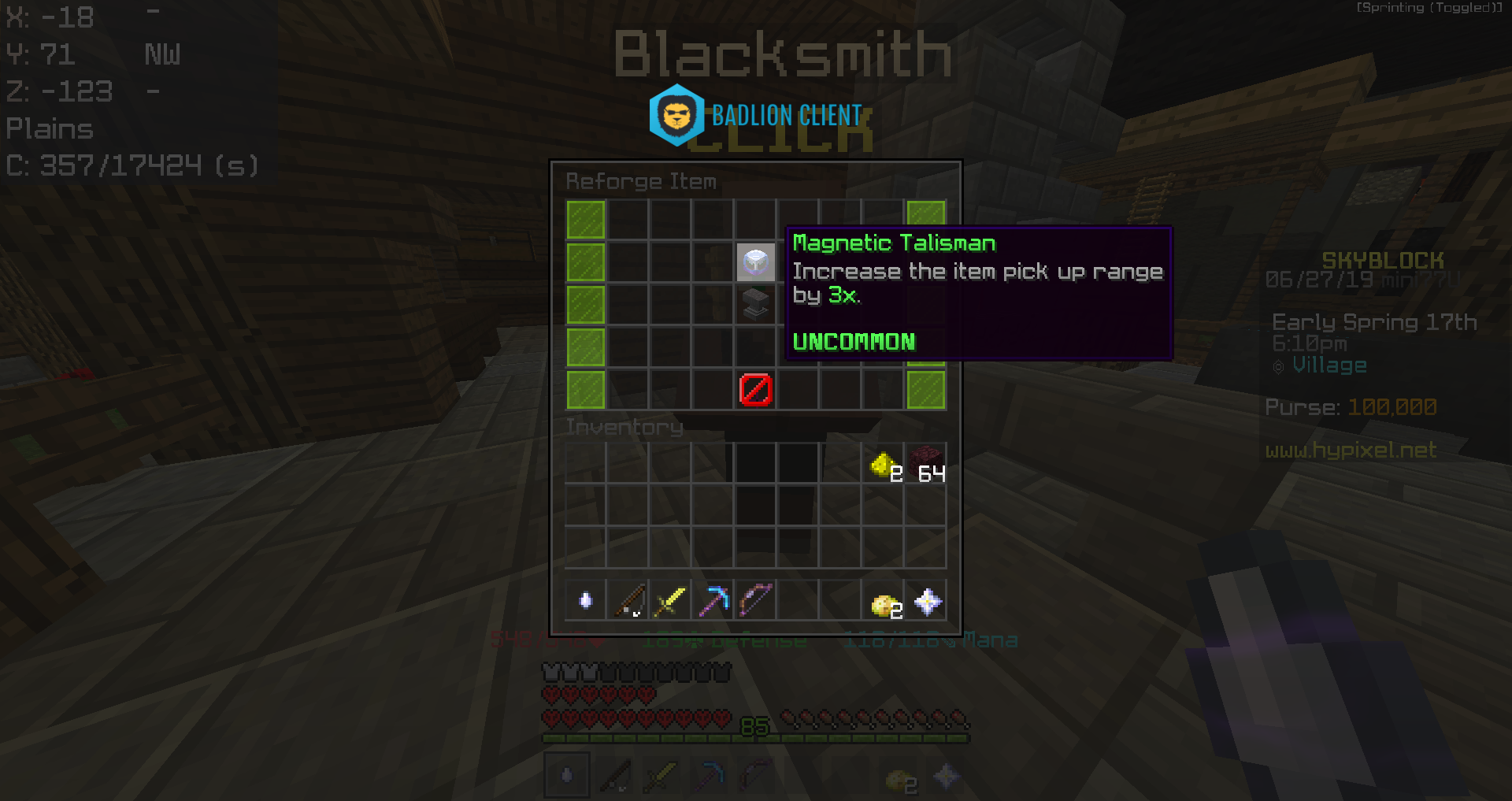Screen dimensions: 1512x801
Task: Open the Reforge Item menu title
Action: [641, 181]
